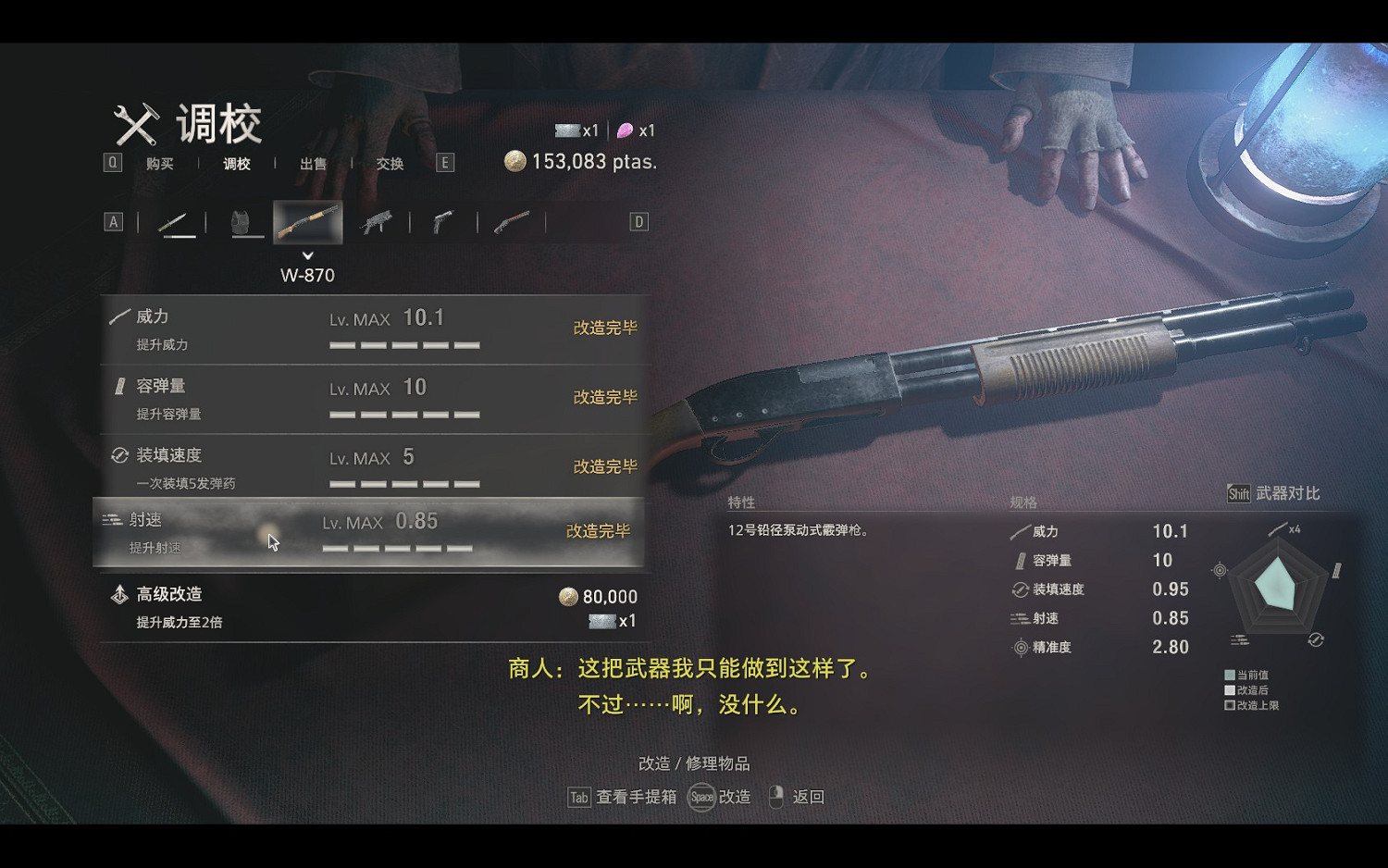The image size is (1388, 868).
Task: Select the submachine gun weapon icon
Action: (x=376, y=221)
